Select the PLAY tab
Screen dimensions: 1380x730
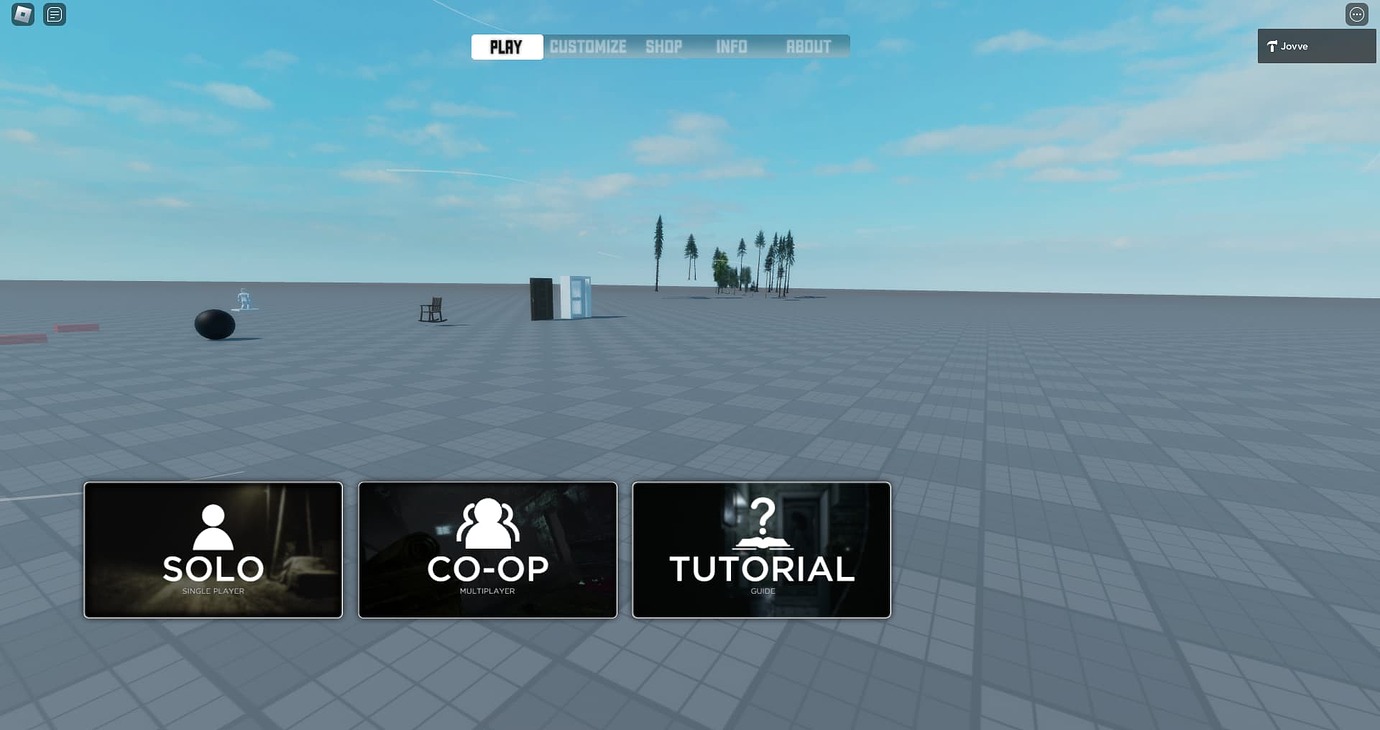[506, 46]
